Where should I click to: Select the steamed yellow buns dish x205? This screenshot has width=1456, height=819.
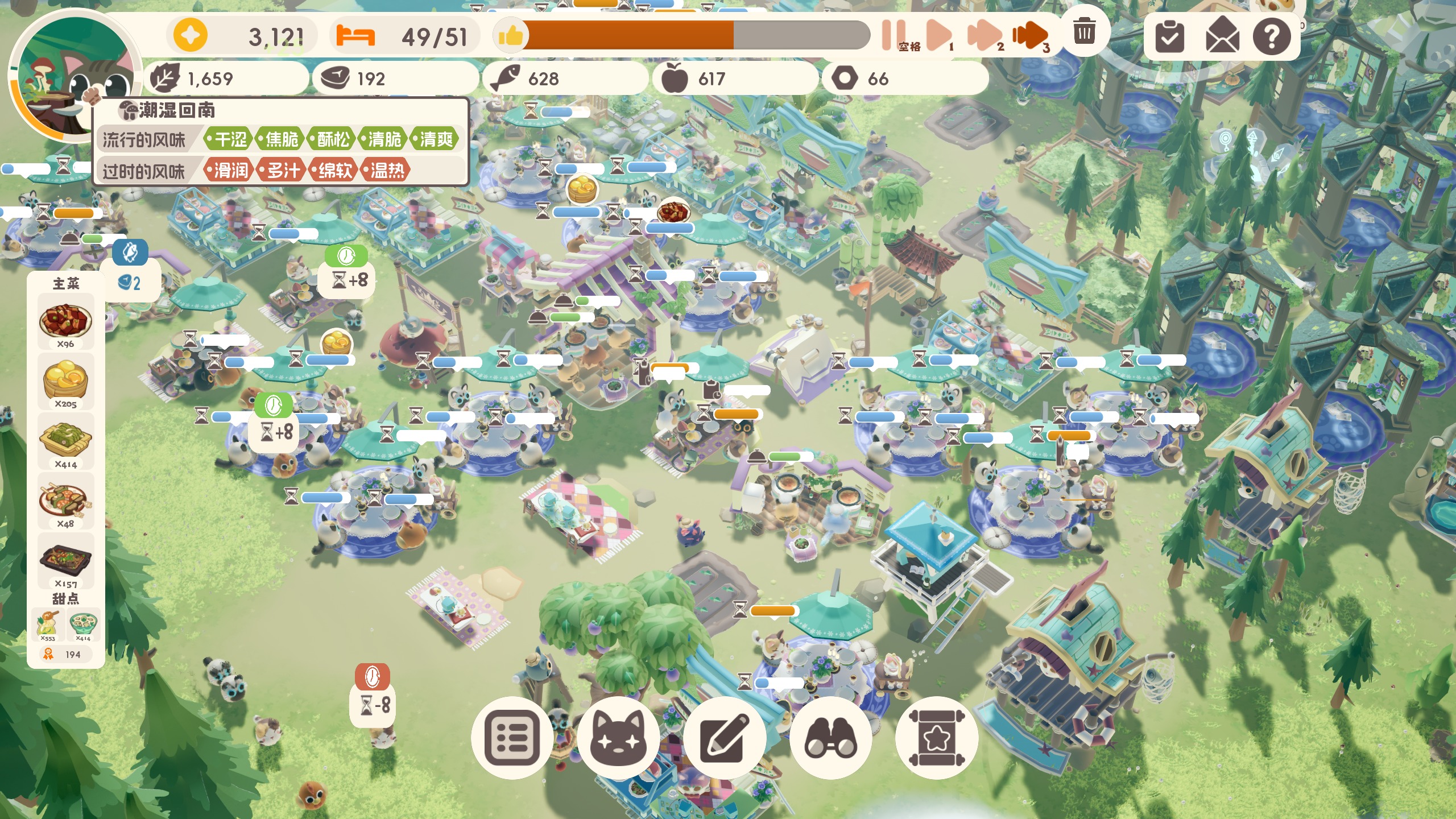pyautogui.click(x=65, y=381)
